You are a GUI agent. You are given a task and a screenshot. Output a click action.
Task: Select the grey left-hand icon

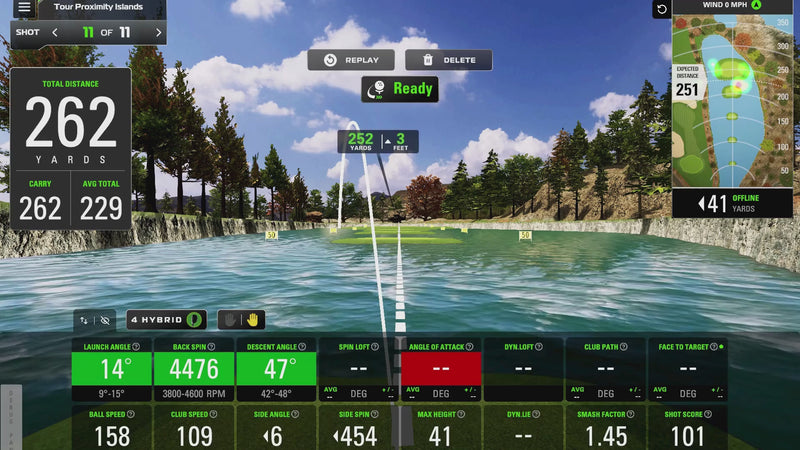coord(229,320)
